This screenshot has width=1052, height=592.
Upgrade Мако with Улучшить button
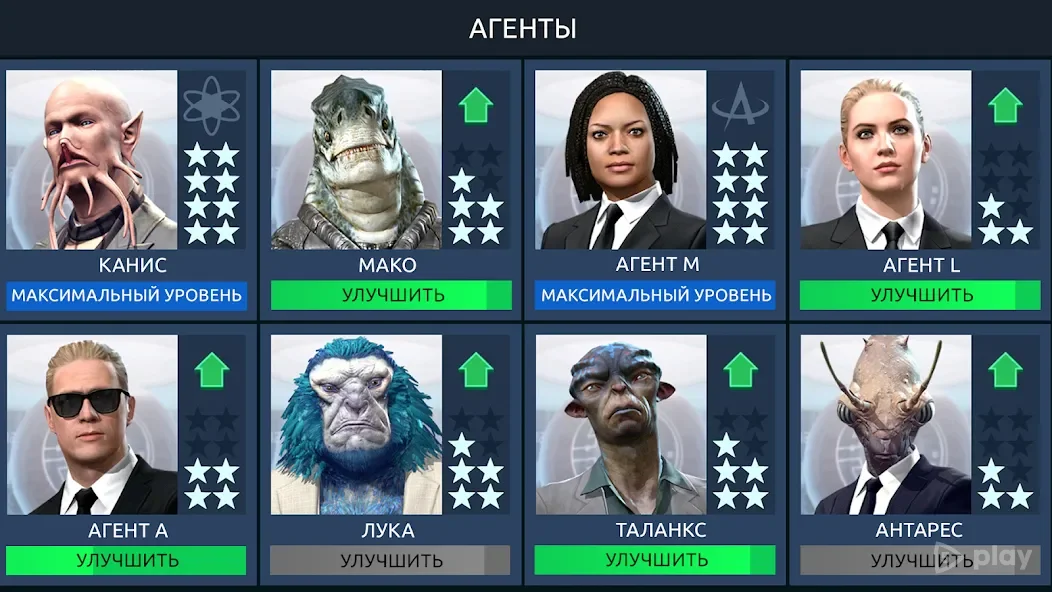(x=391, y=296)
